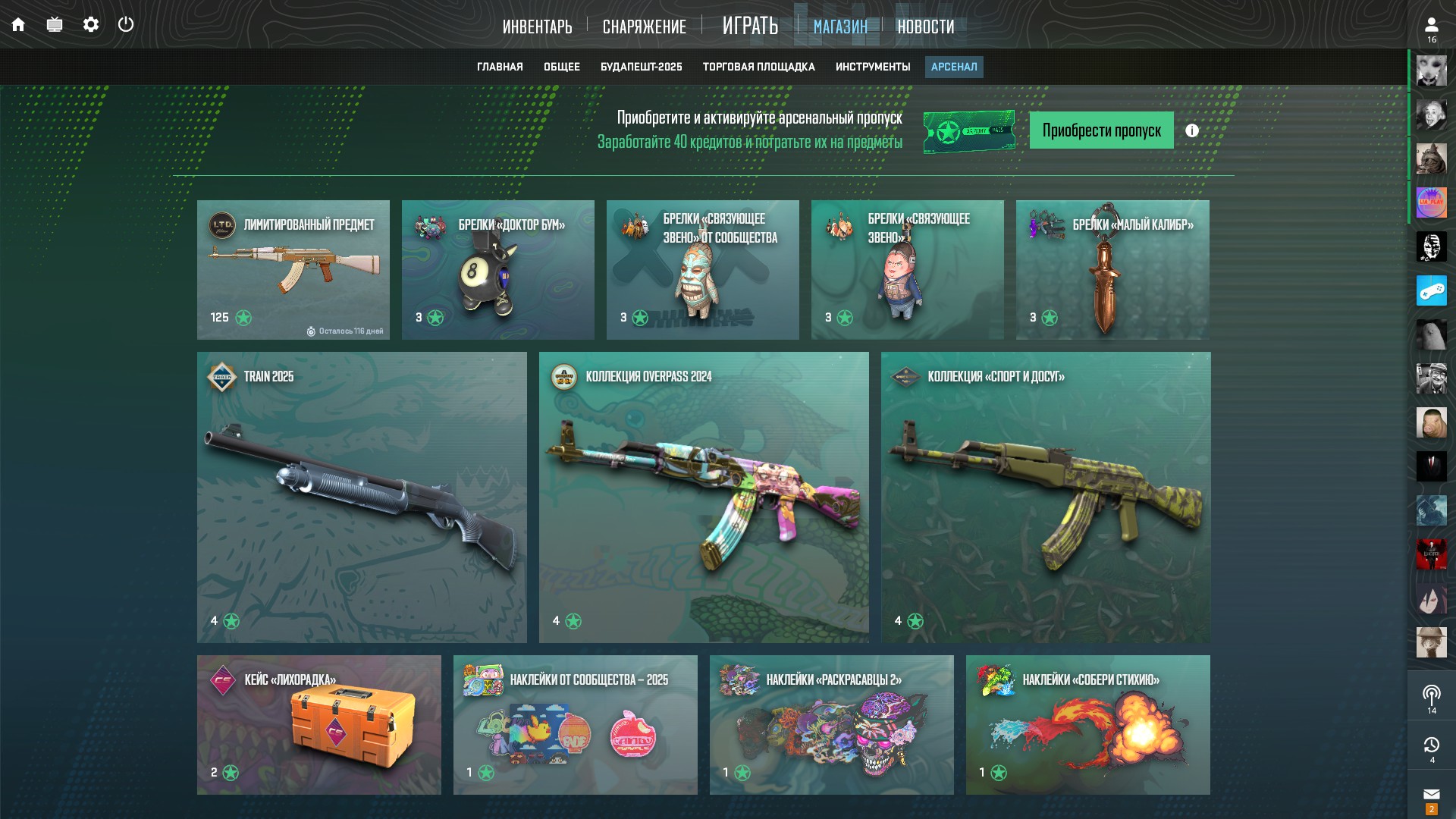Go to the СНАРЯЖЕНИЕ loadout menu
Image resolution: width=1456 pixels, height=819 pixels.
click(x=644, y=27)
